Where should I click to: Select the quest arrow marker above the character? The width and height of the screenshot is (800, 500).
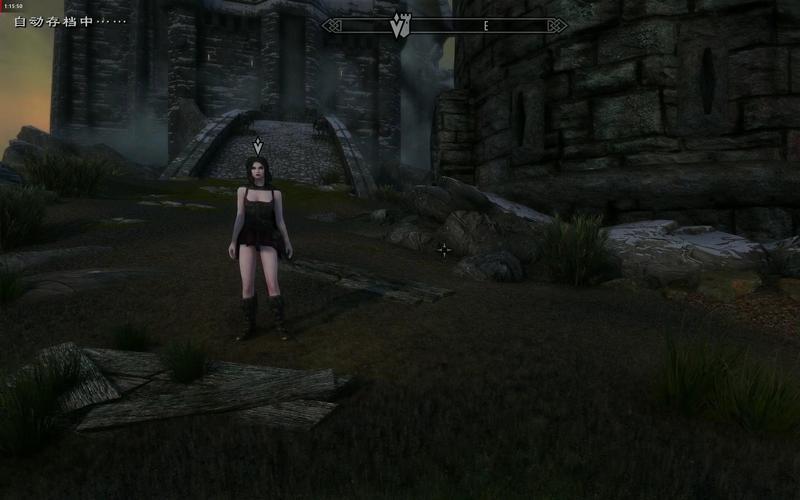coord(258,146)
